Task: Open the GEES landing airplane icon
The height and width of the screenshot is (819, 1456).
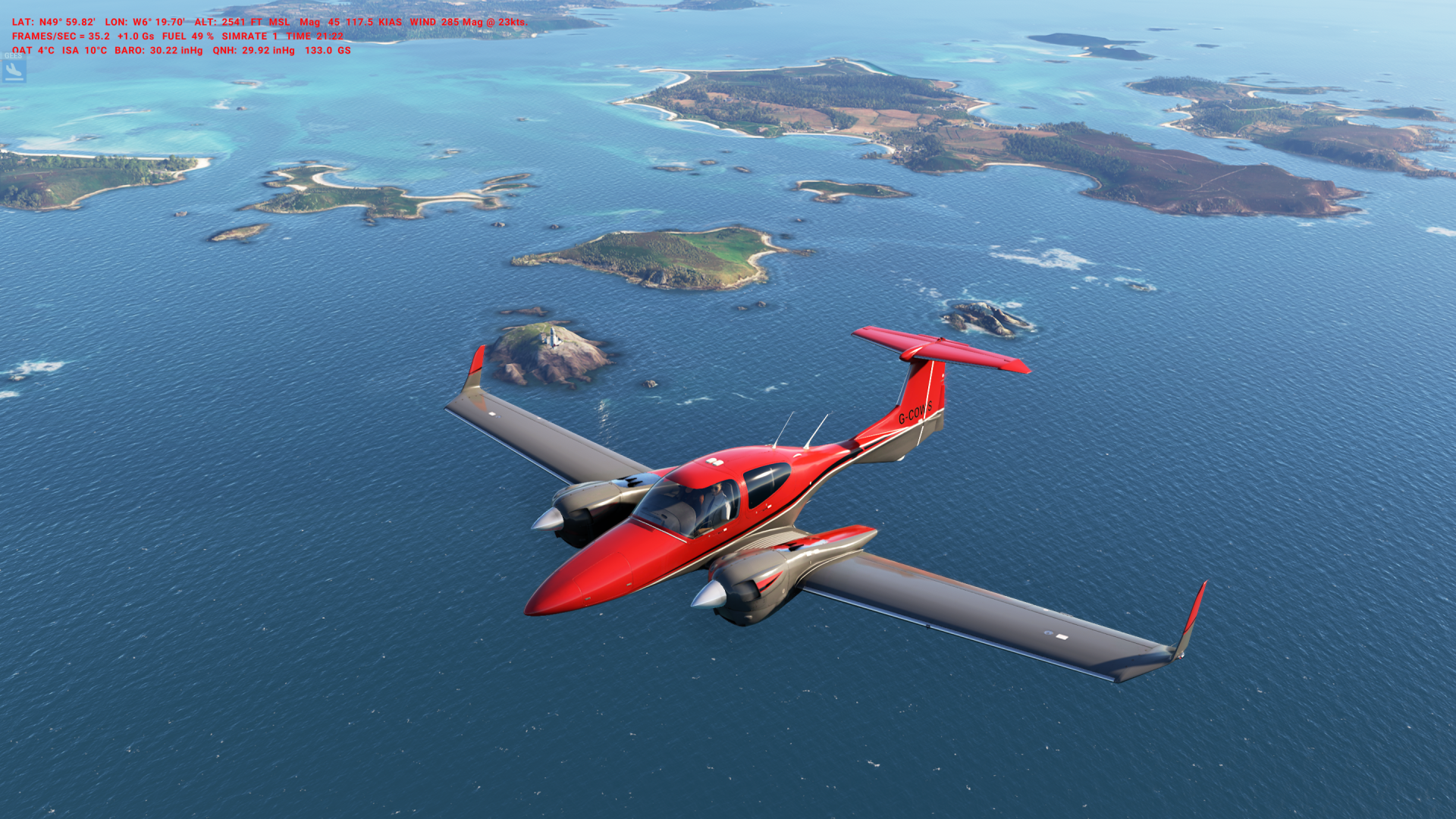Action: 14,71
